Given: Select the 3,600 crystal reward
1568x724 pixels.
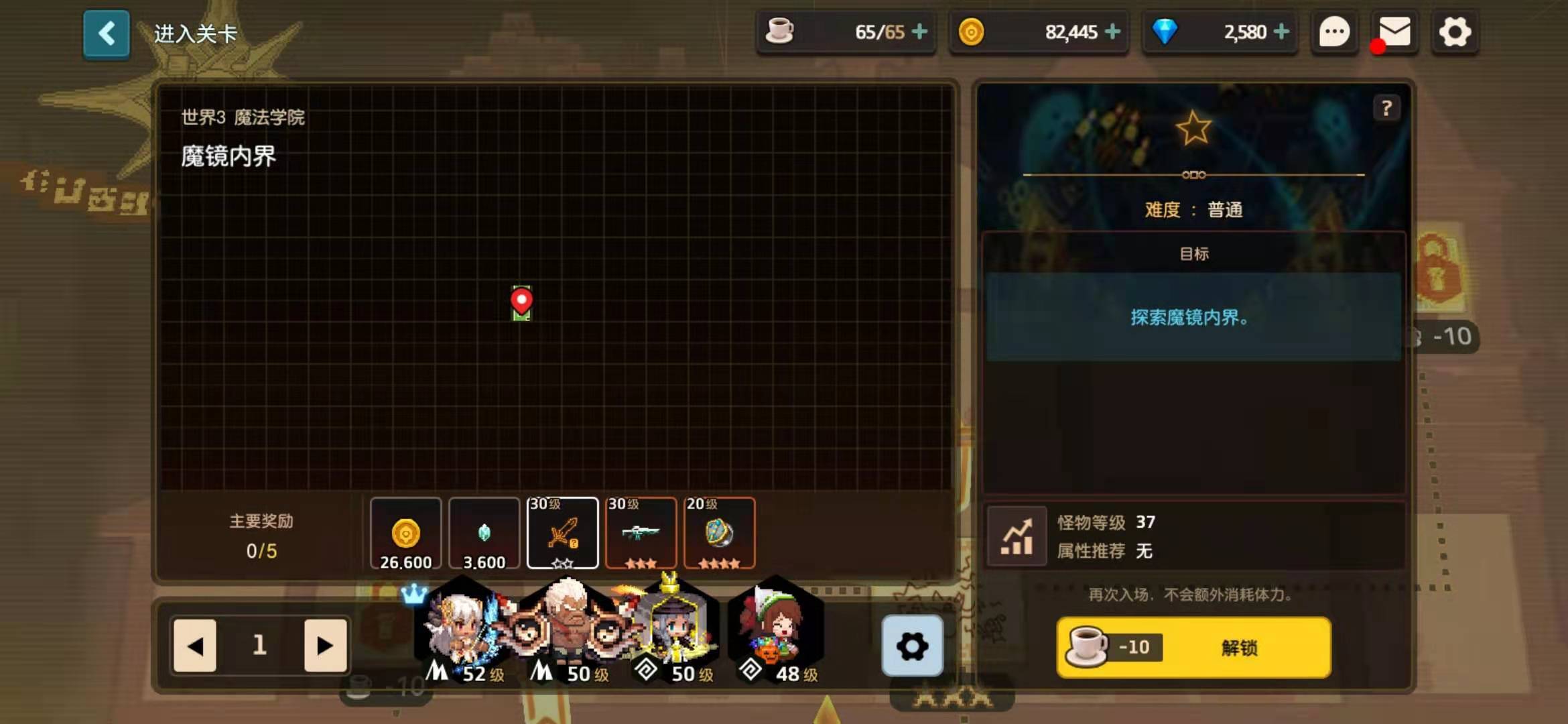Looking at the screenshot, I should click(x=484, y=534).
